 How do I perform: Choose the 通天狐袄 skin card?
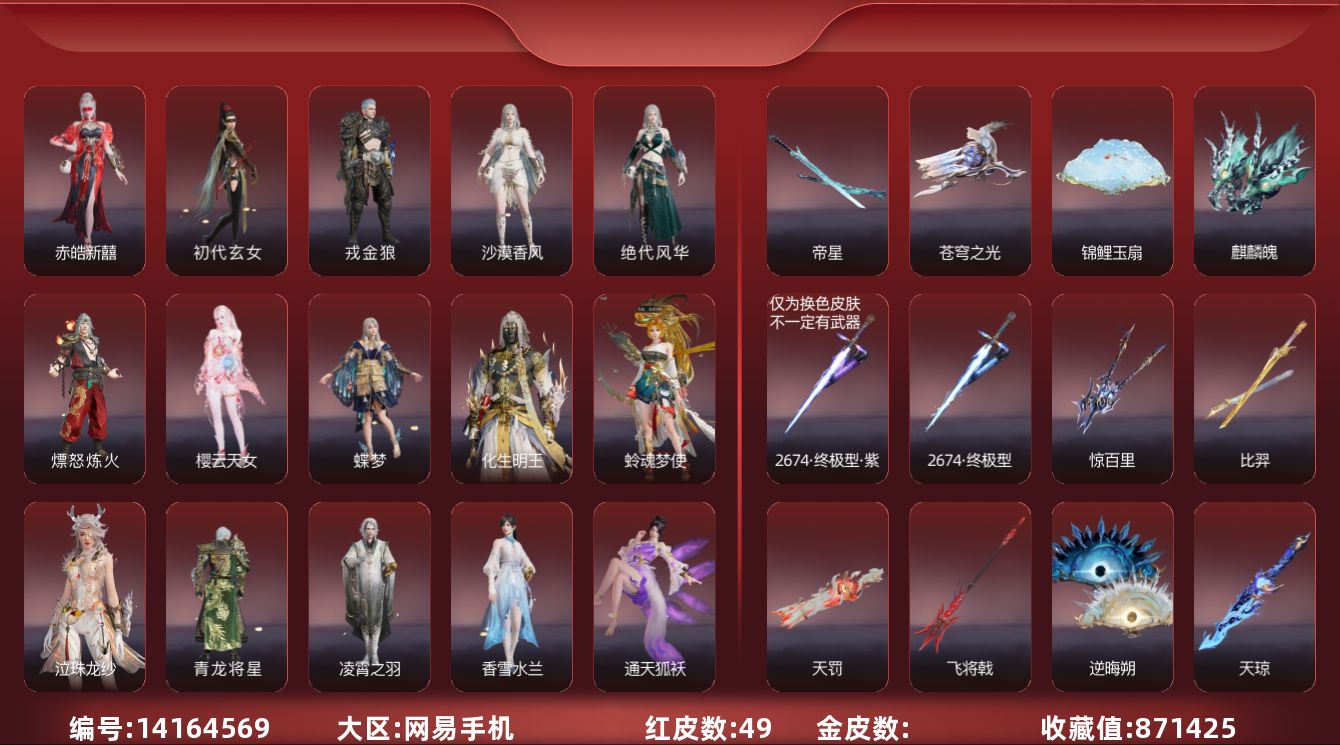[654, 596]
